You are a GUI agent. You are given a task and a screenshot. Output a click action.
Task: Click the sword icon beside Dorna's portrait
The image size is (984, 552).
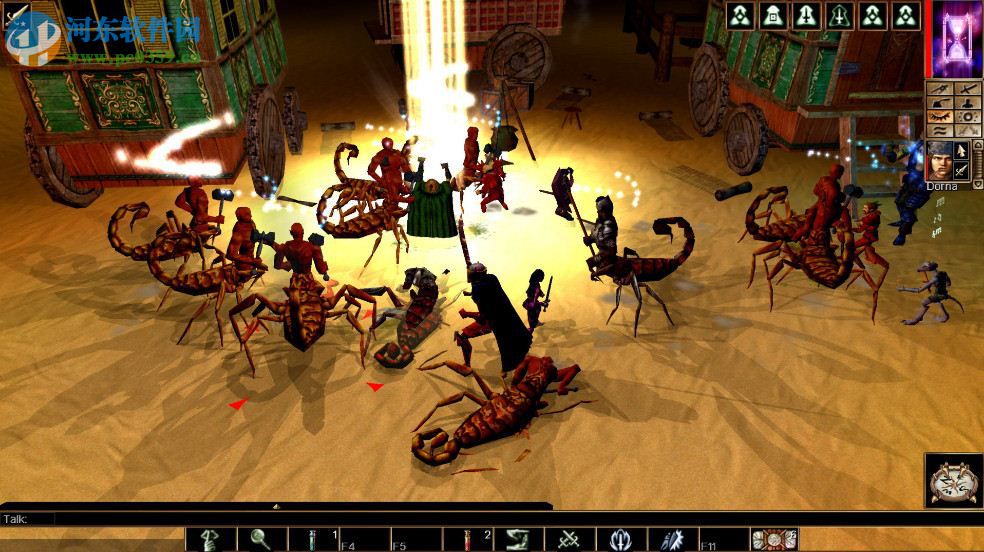point(962,171)
